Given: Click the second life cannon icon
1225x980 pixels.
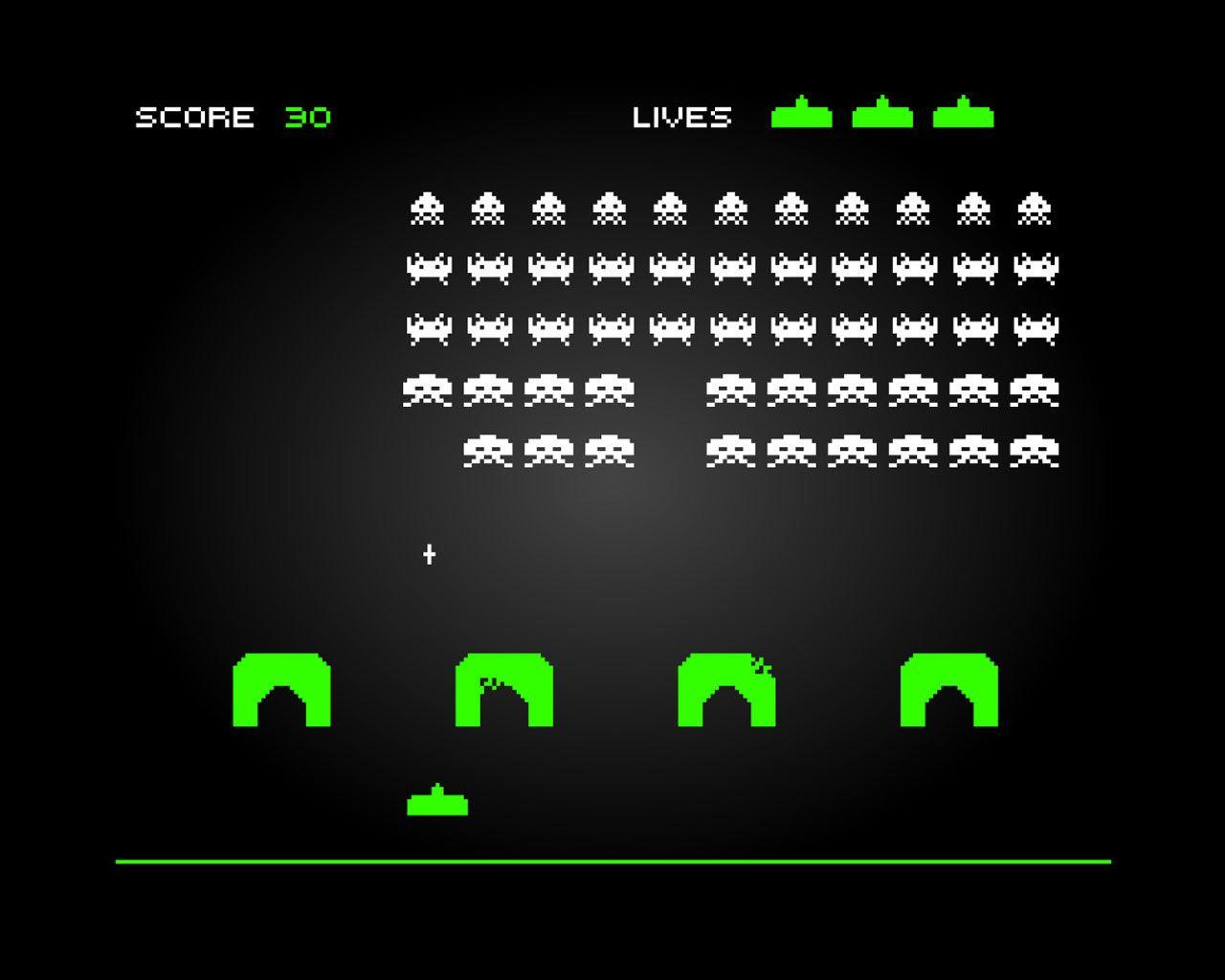Looking at the screenshot, I should (x=881, y=114).
